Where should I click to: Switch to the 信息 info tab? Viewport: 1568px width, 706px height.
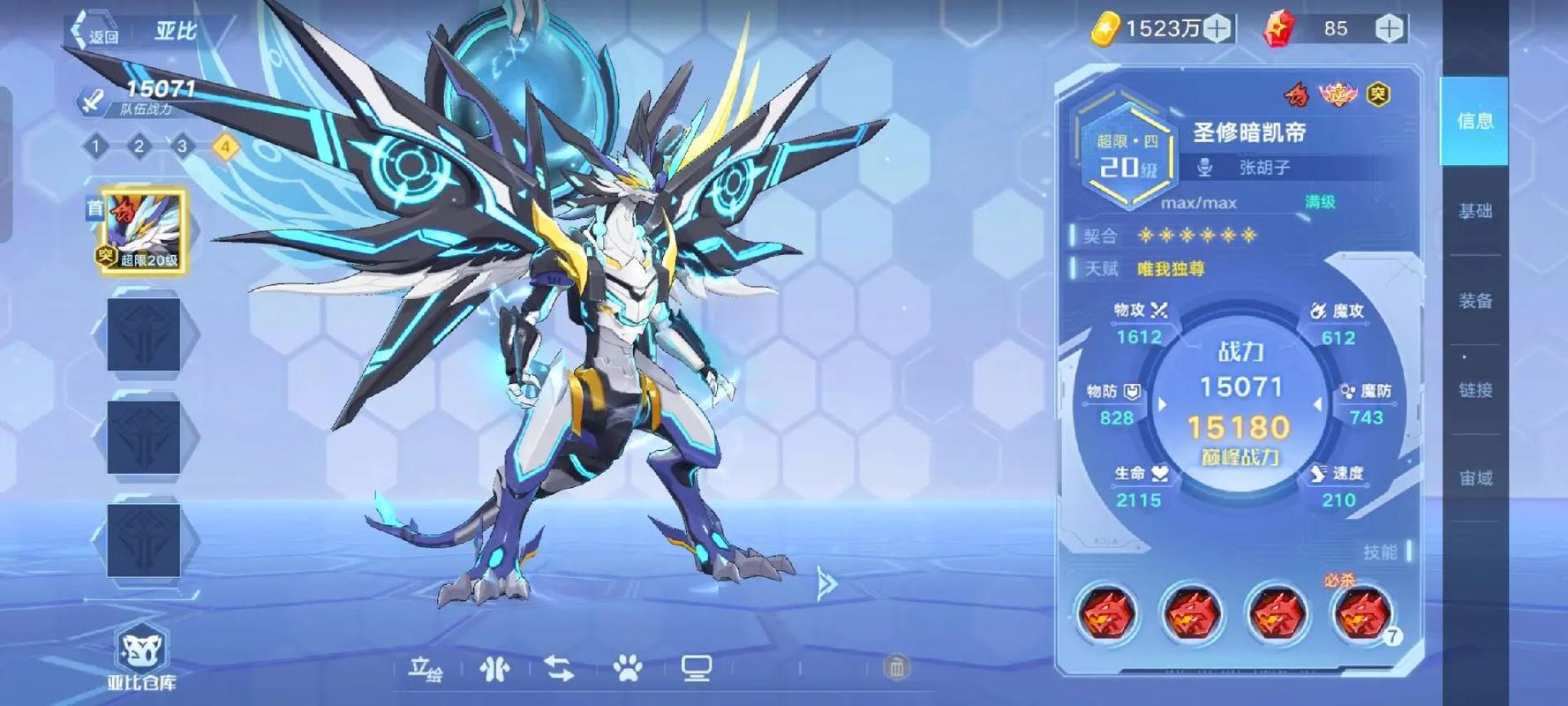pyautogui.click(x=1474, y=121)
